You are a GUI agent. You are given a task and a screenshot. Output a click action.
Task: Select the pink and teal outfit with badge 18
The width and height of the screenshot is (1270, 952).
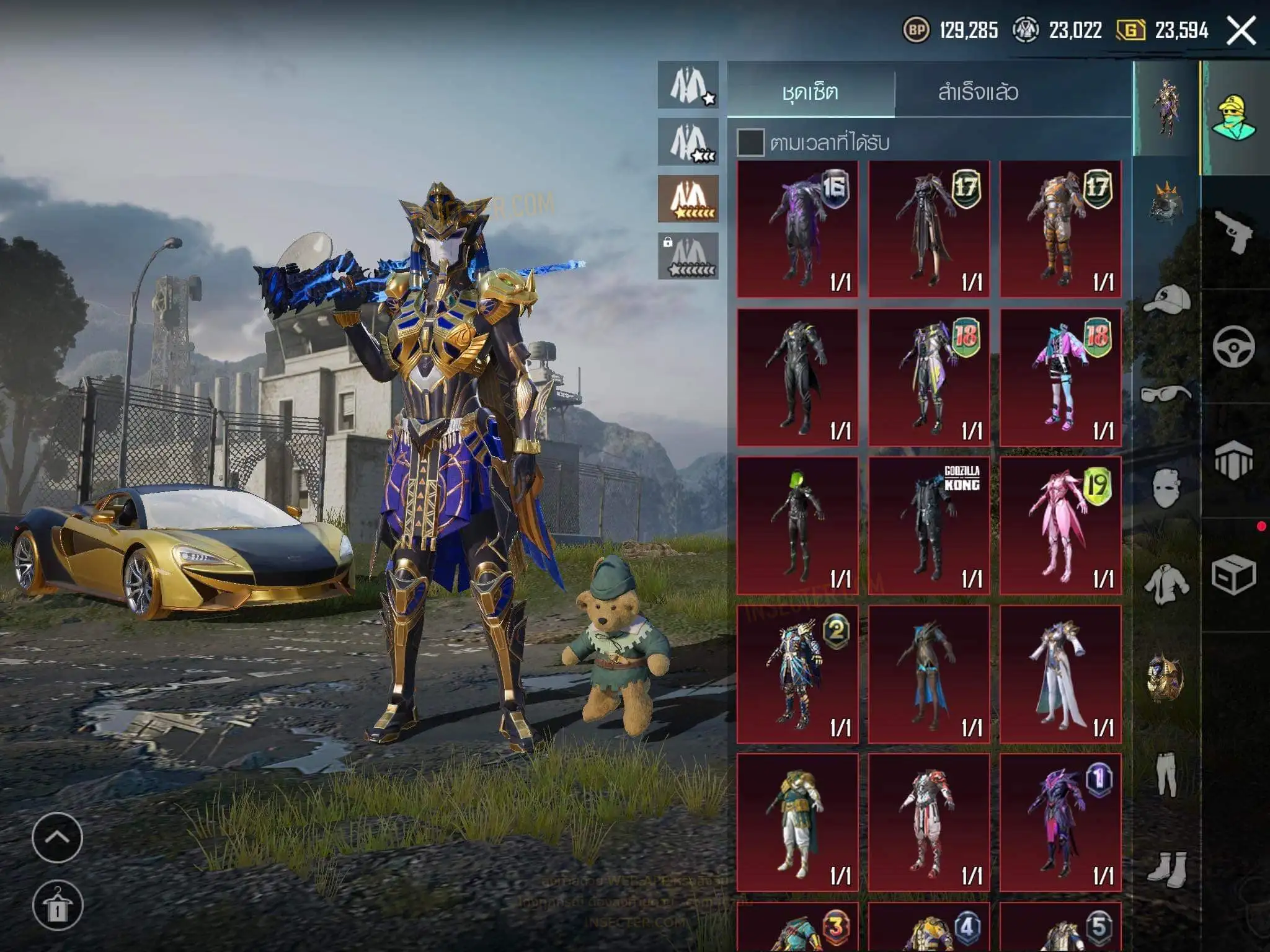click(1060, 377)
